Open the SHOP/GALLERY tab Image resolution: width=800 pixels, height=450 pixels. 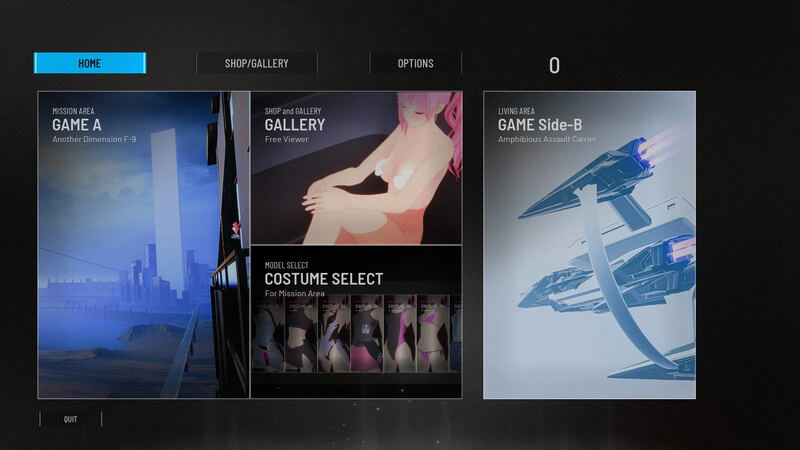click(256, 63)
